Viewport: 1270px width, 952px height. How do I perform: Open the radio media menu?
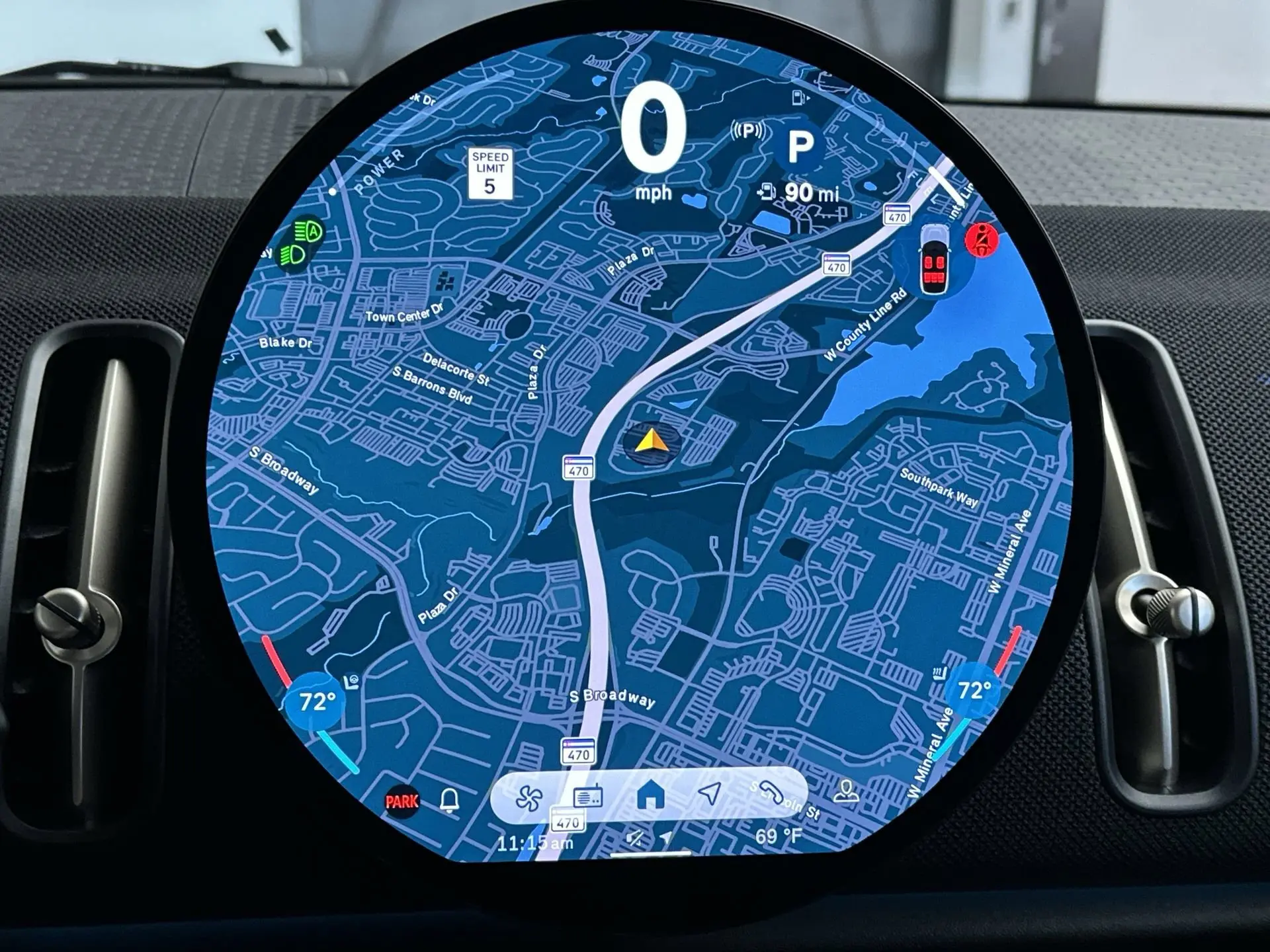587,796
